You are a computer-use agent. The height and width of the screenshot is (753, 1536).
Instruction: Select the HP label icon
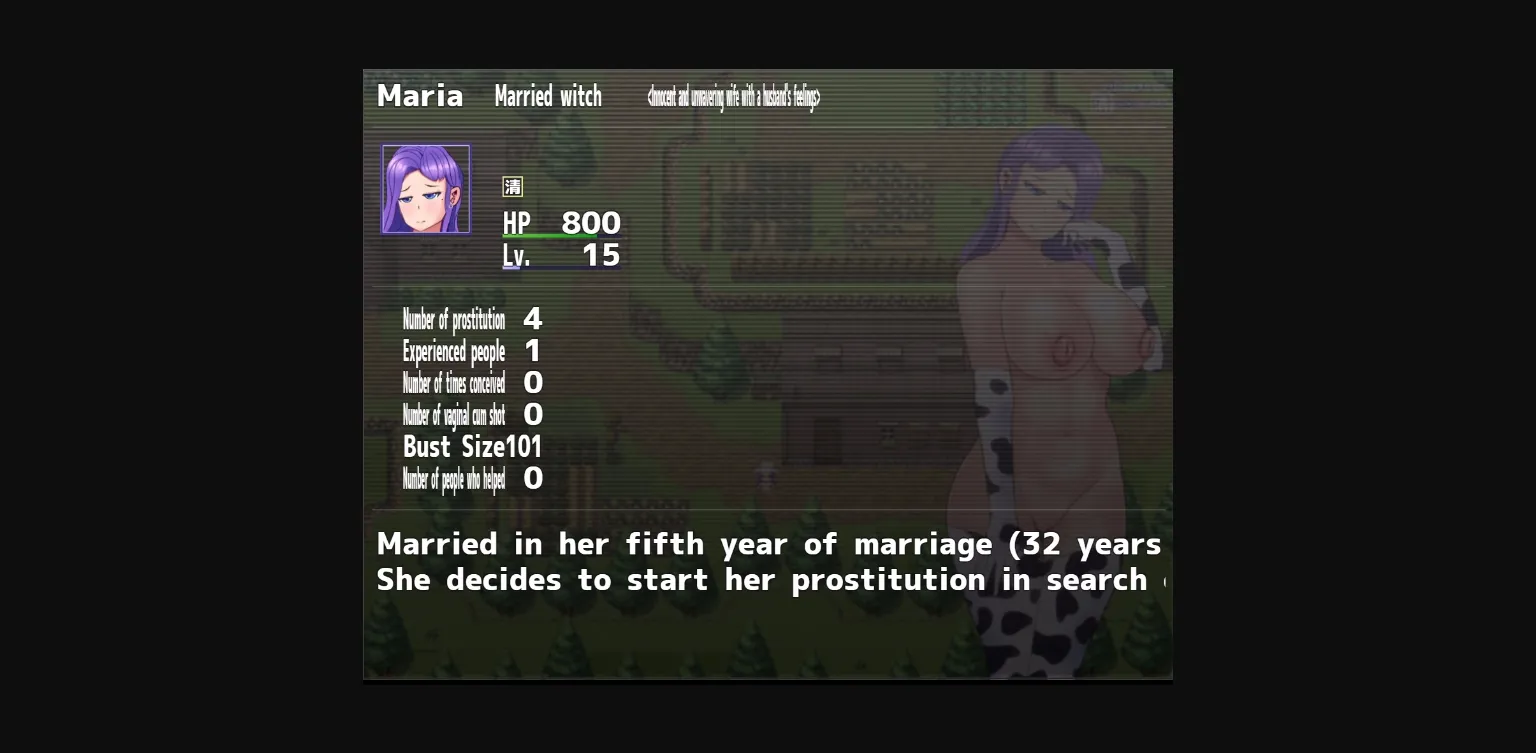[x=516, y=223]
